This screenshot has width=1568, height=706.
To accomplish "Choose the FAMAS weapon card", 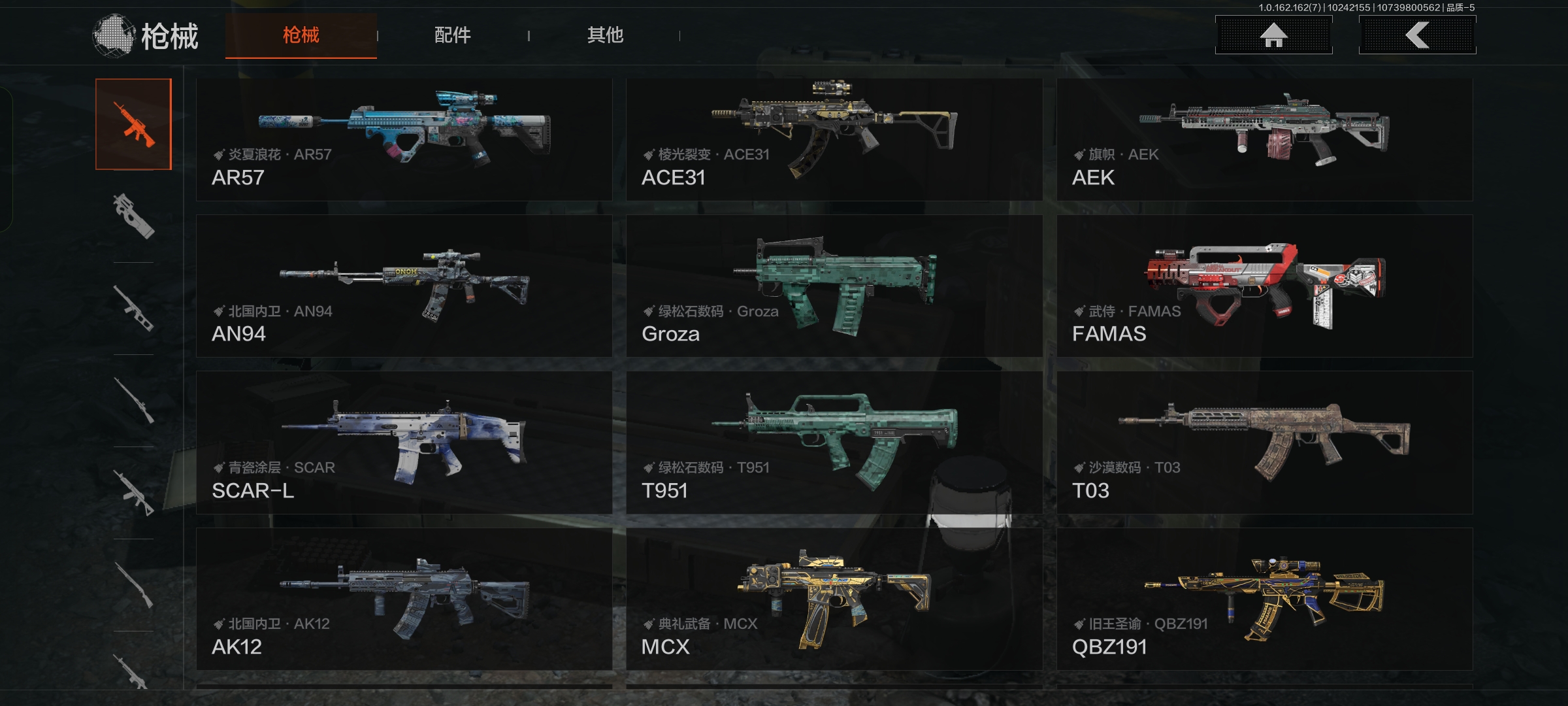I will (x=1264, y=286).
